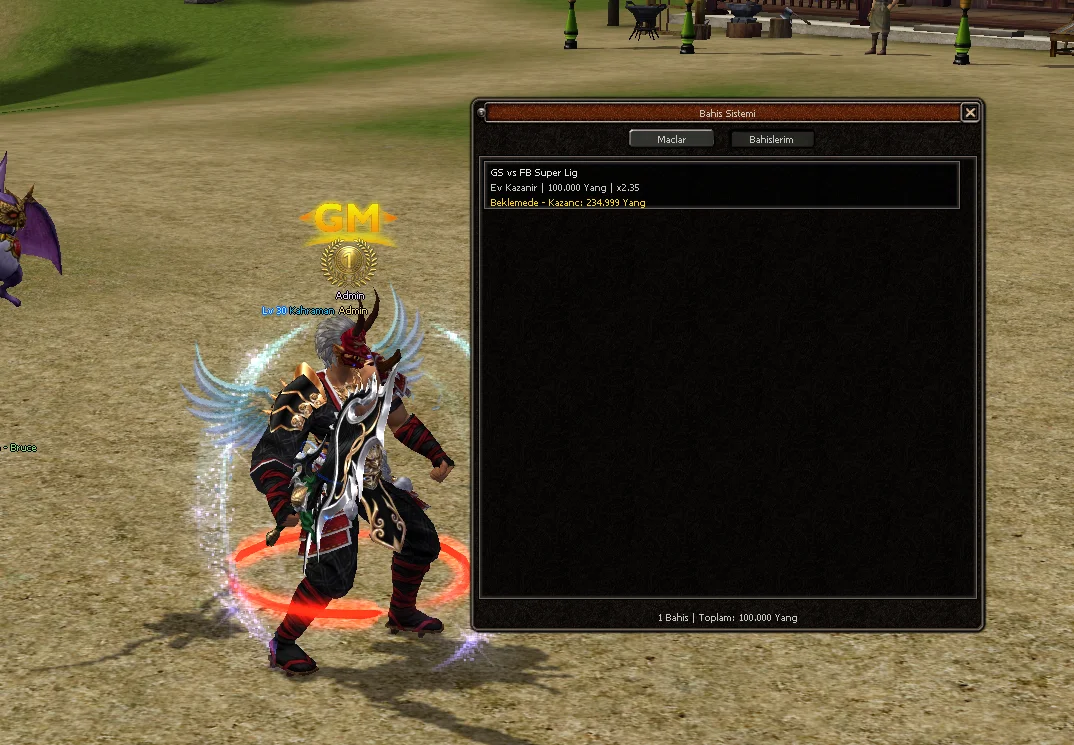The image size is (1074, 745).
Task: Close the Bahis Sistemi window
Action: (969, 113)
